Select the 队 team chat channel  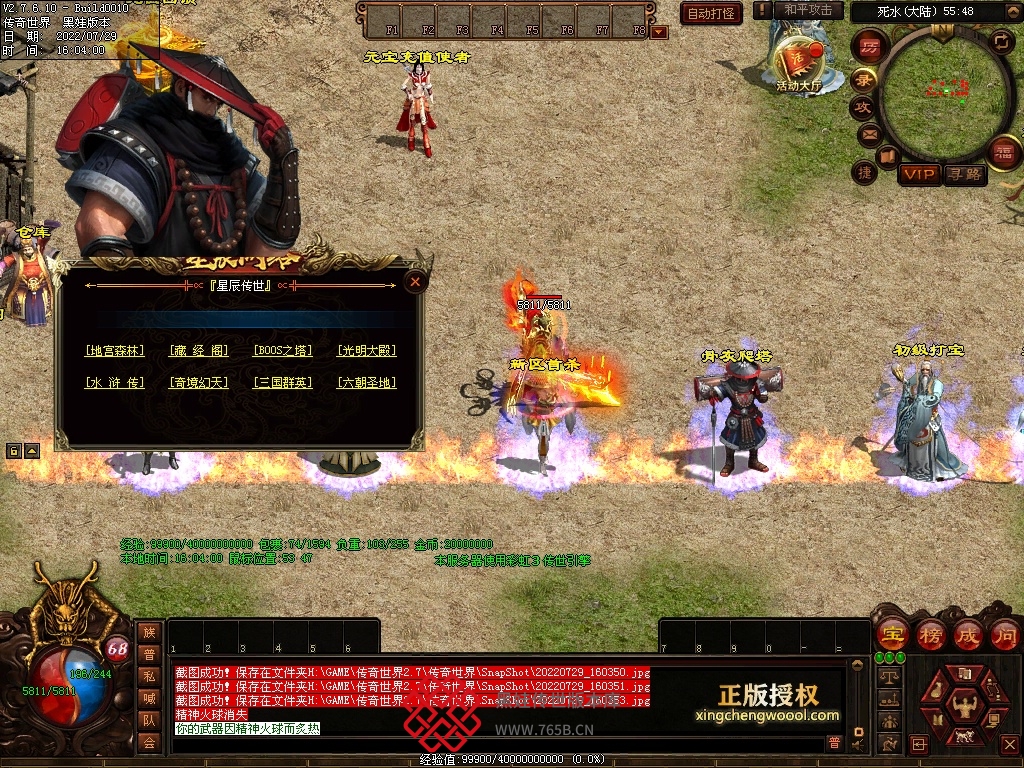(x=149, y=720)
